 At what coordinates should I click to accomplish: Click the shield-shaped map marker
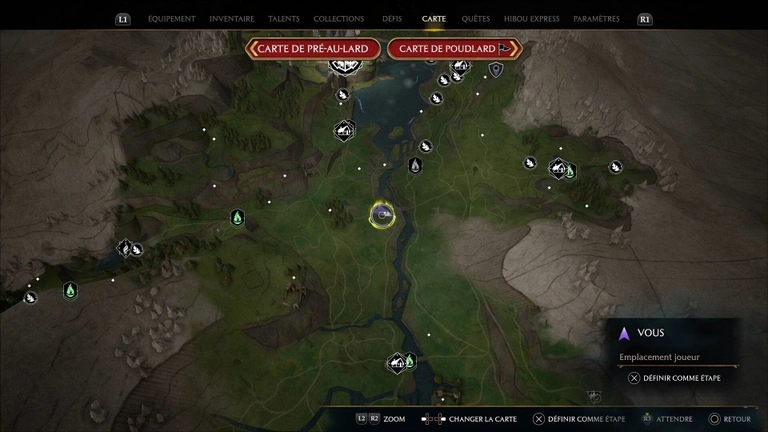pos(495,69)
